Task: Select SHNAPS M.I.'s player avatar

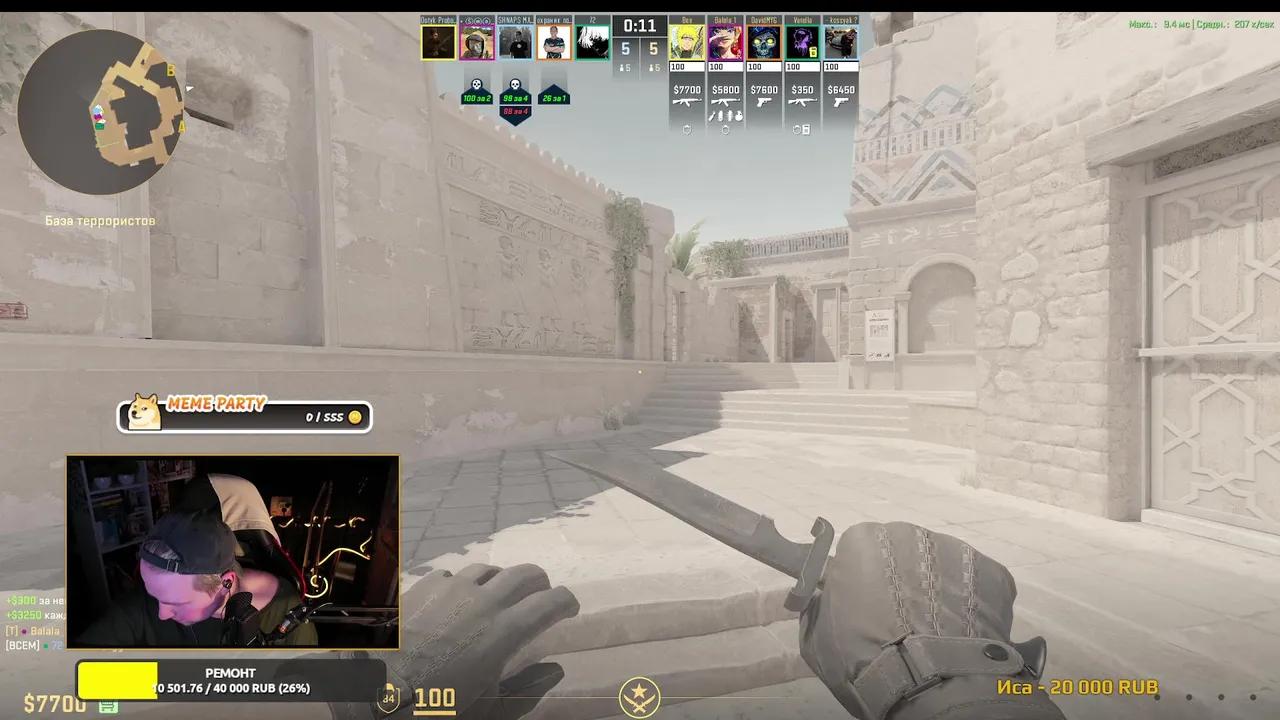Action: tap(516, 42)
